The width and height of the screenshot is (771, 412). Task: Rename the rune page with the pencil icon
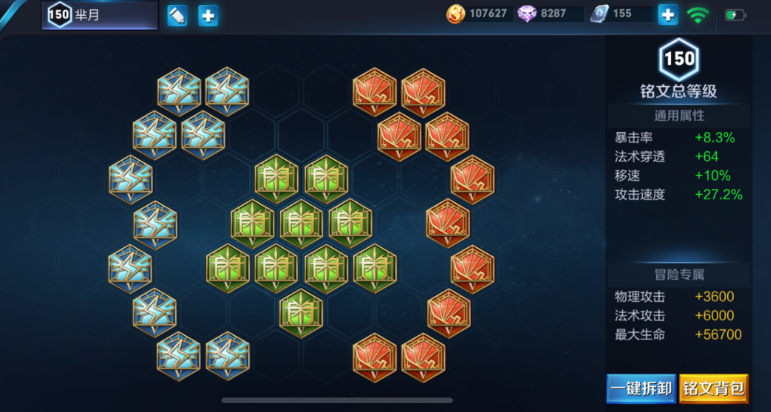(x=177, y=16)
